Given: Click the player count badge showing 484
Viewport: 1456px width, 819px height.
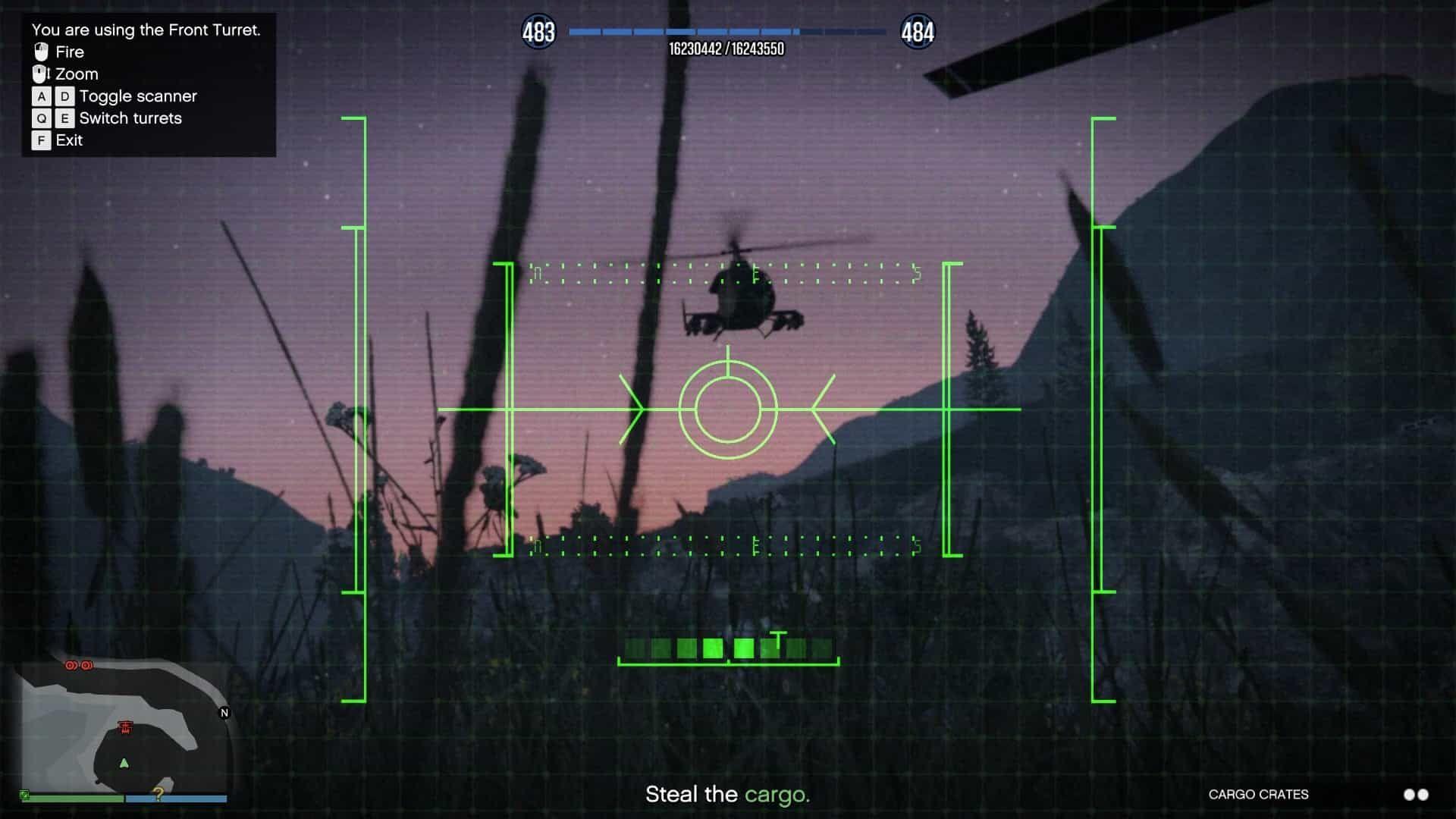Looking at the screenshot, I should [917, 32].
